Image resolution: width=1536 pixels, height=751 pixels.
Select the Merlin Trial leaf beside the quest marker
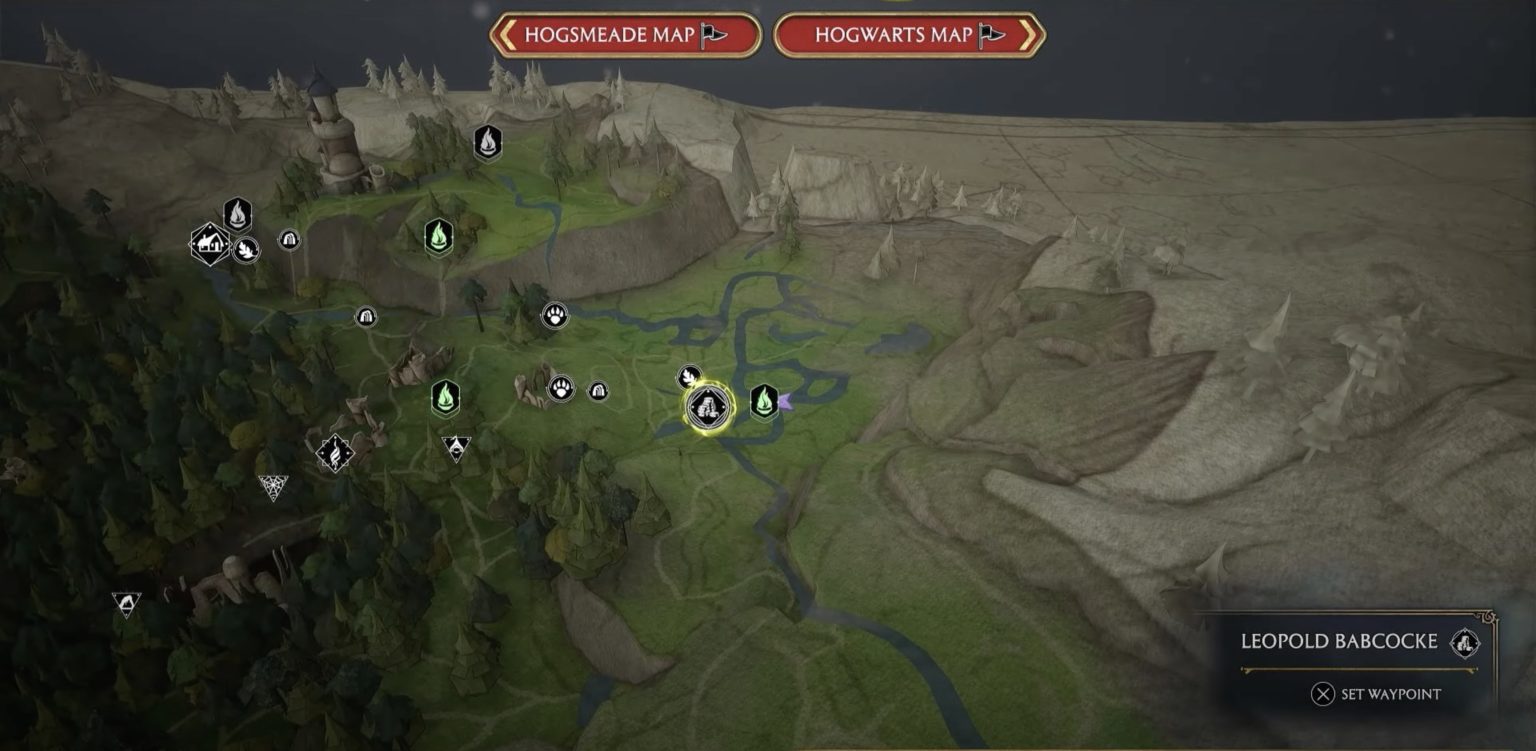689,377
